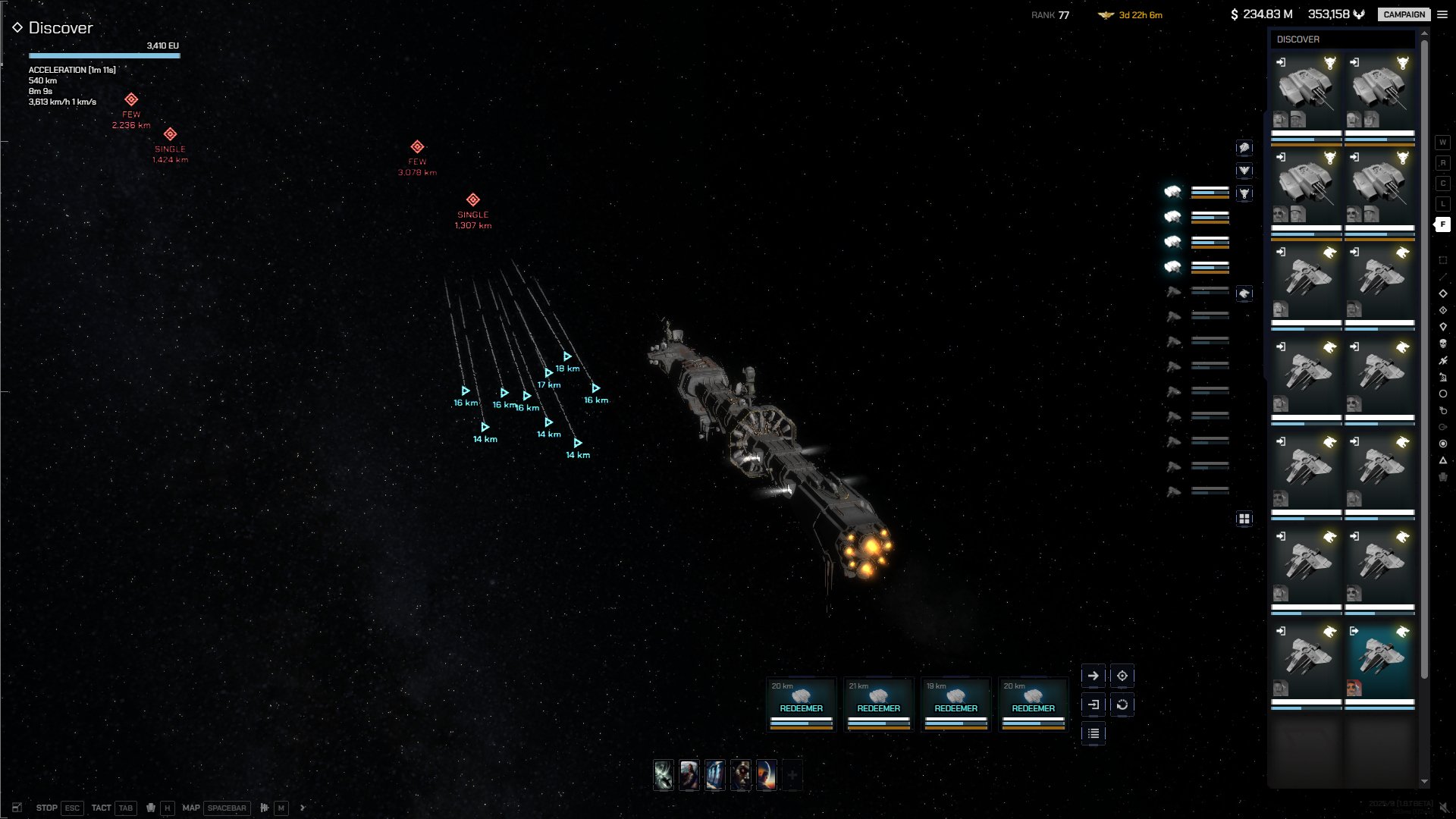Click the Discover objective title
The height and width of the screenshot is (819, 1456).
click(60, 28)
